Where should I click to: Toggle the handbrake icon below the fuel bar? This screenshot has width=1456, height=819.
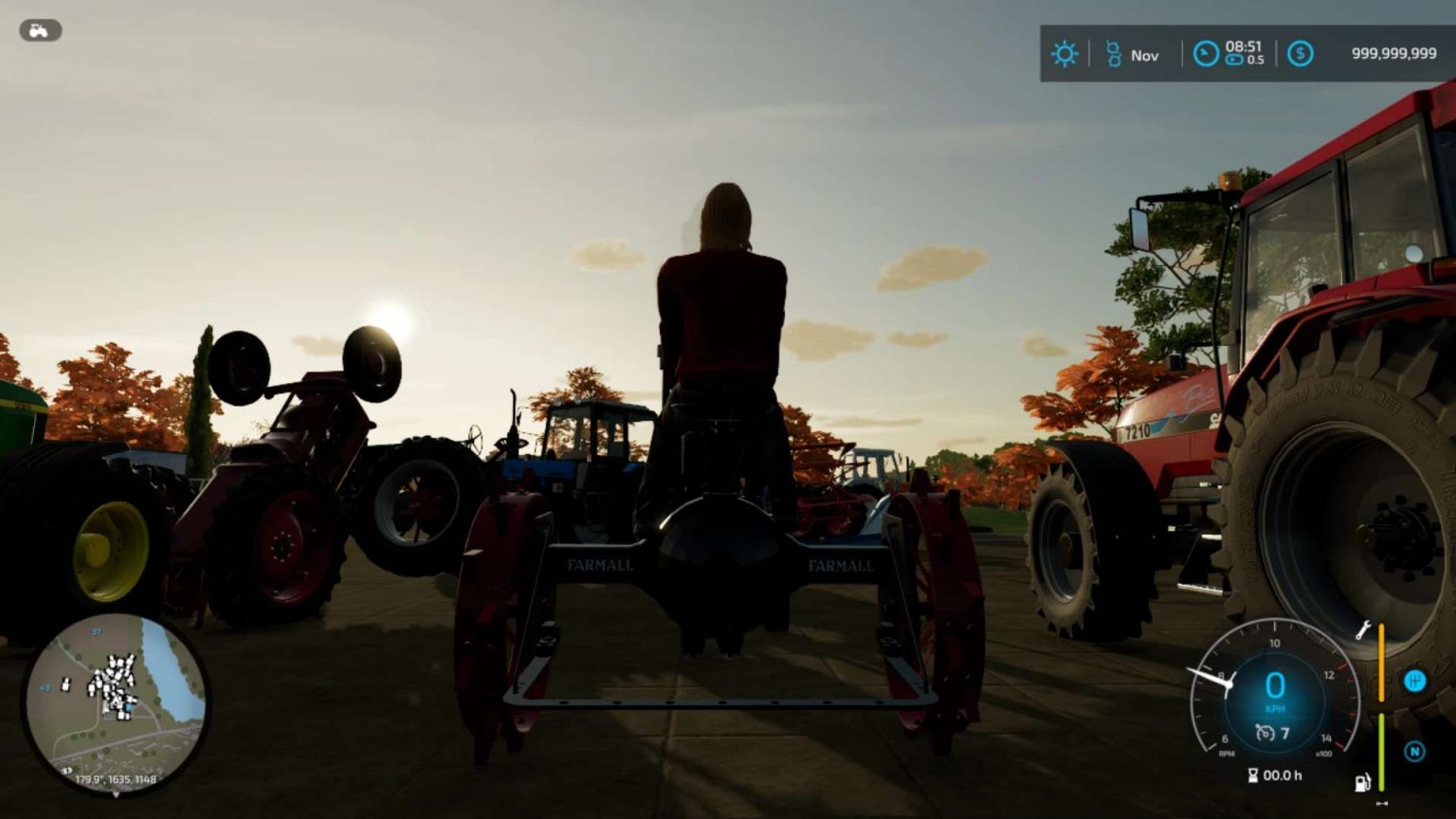1381,803
